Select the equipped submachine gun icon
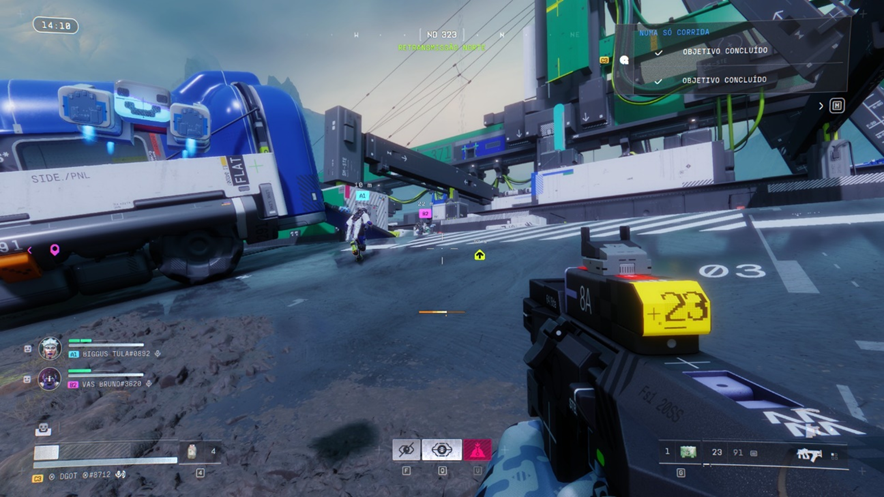 pyautogui.click(x=809, y=454)
